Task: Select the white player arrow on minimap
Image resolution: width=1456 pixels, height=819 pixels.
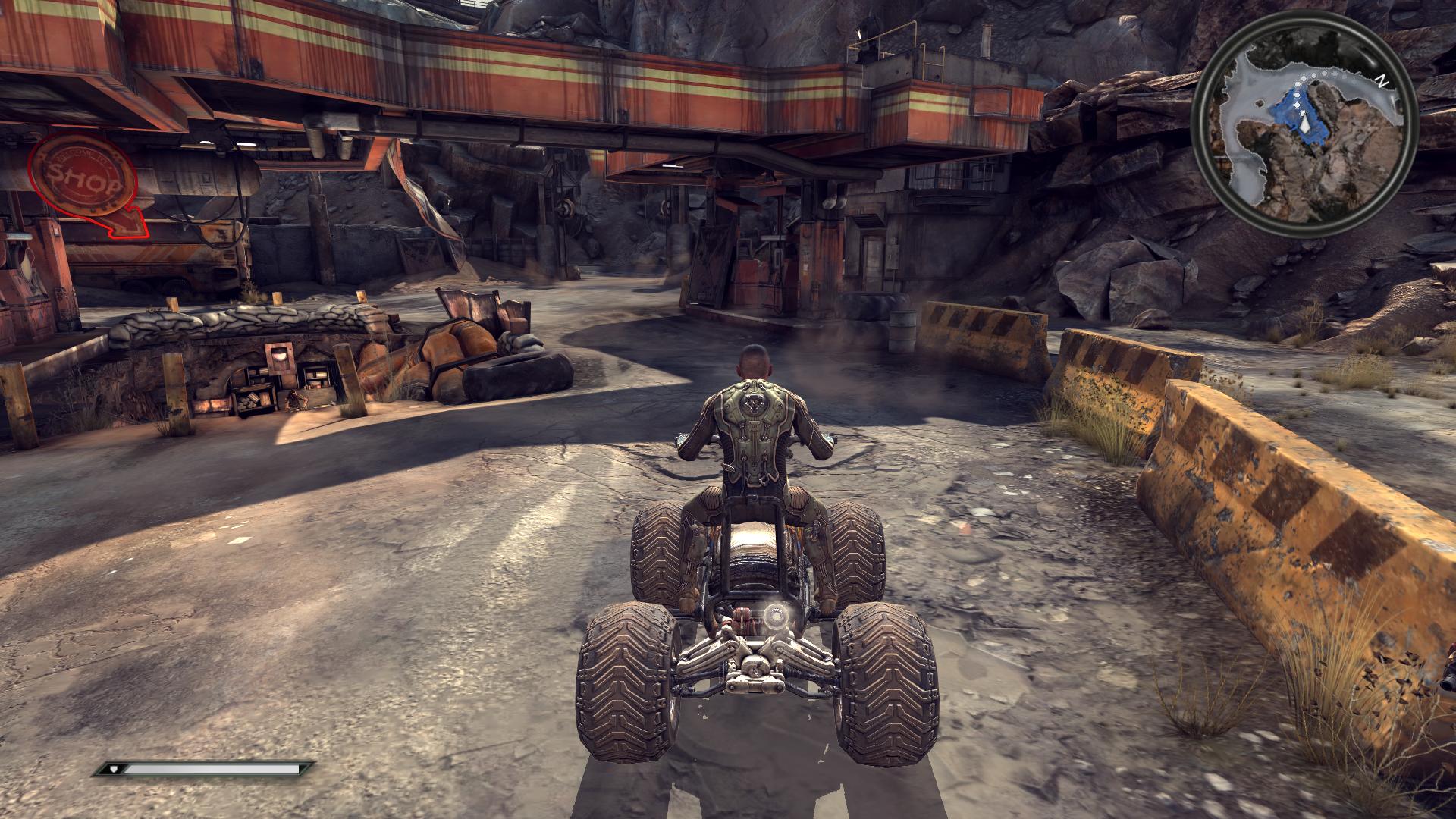Action: click(1304, 123)
